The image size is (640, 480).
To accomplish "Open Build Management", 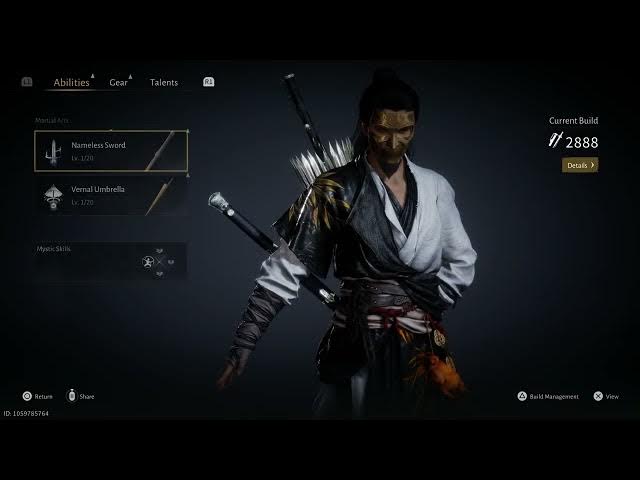I will (x=548, y=396).
